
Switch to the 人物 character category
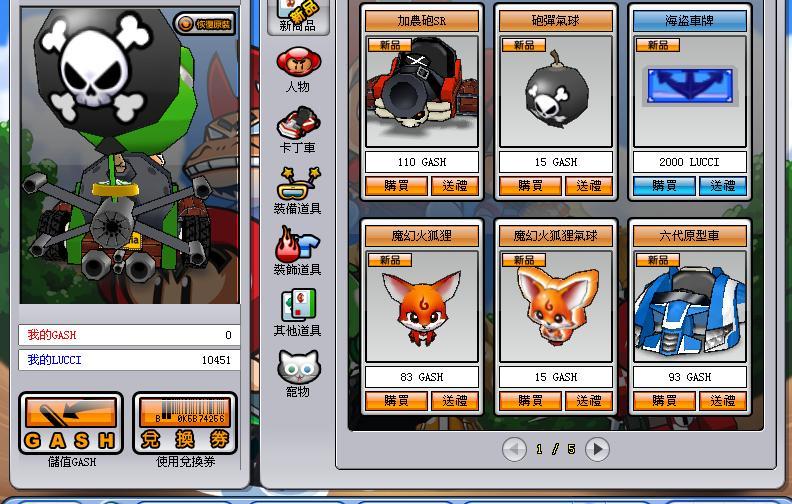pos(298,69)
